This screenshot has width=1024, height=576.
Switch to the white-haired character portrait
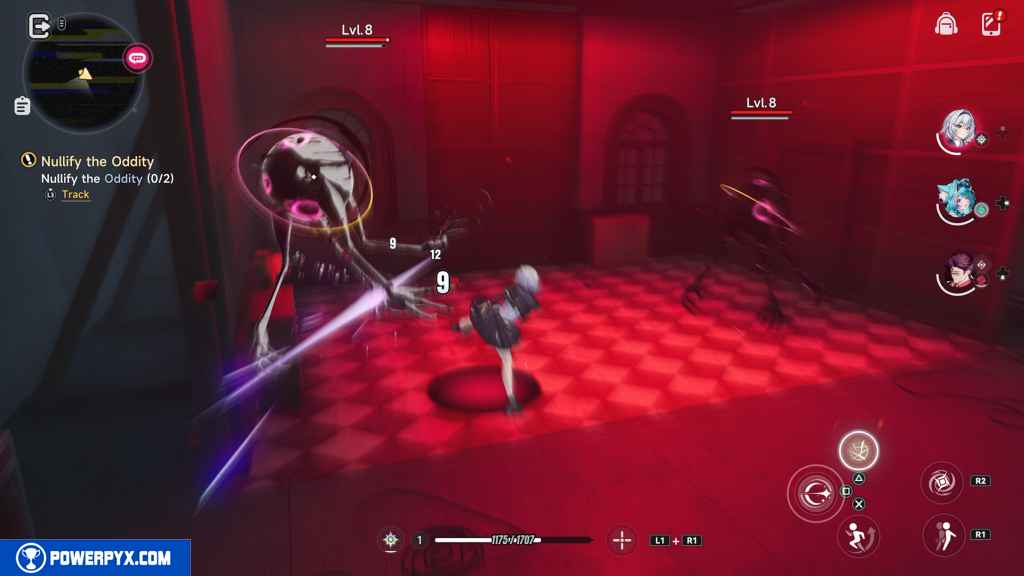[x=957, y=130]
